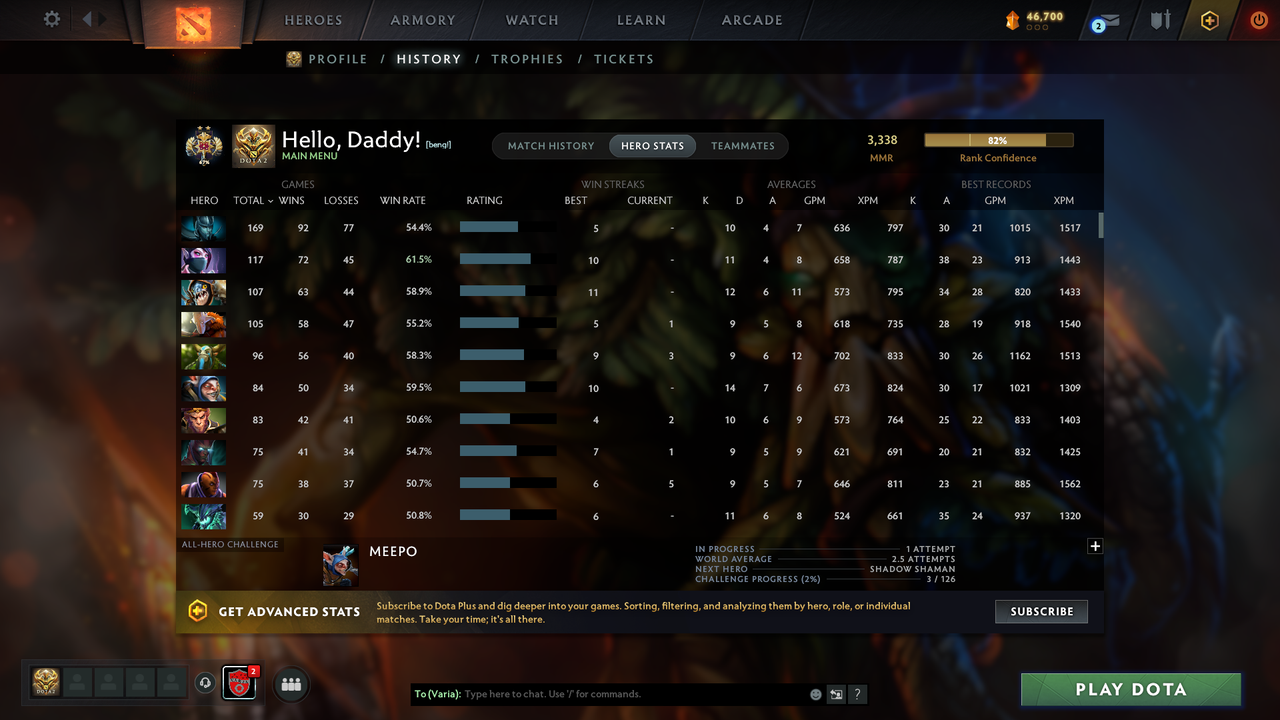Screen dimensions: 1280x720
Task: Click the SUBSCRIBE button for Dota Plus
Action: click(1041, 611)
